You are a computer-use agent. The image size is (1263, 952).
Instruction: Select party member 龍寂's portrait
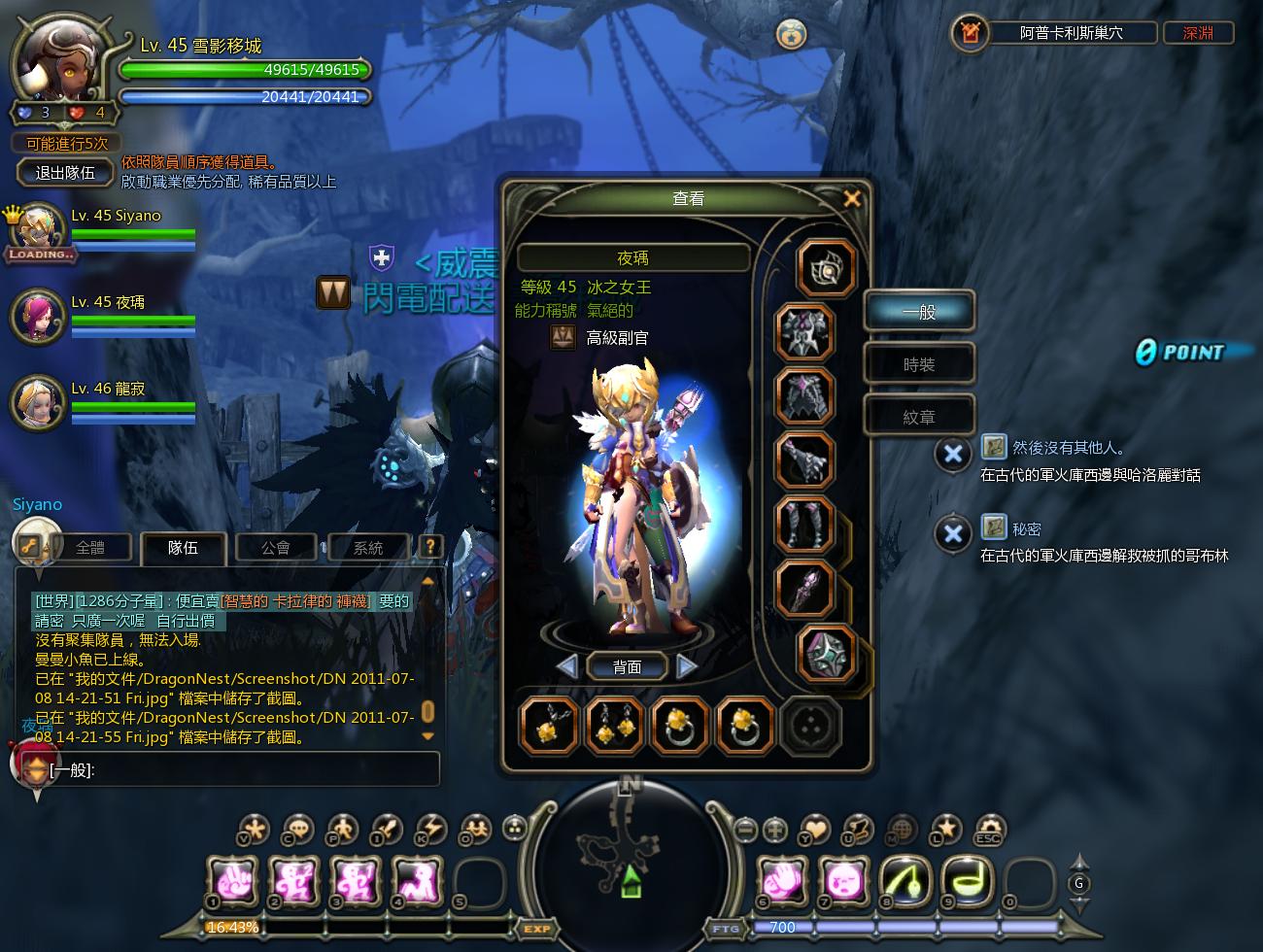[38, 401]
